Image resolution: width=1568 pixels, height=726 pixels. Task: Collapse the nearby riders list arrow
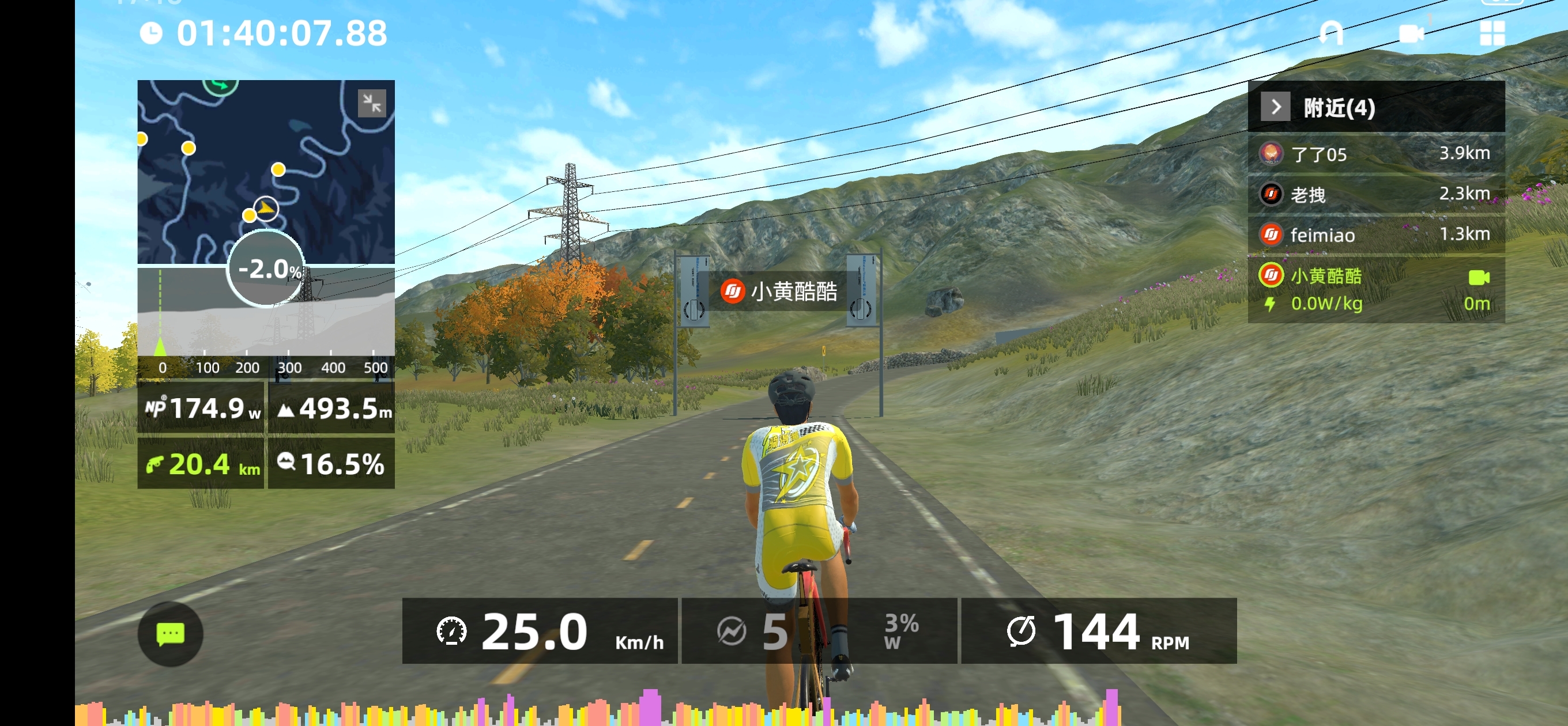(1275, 107)
